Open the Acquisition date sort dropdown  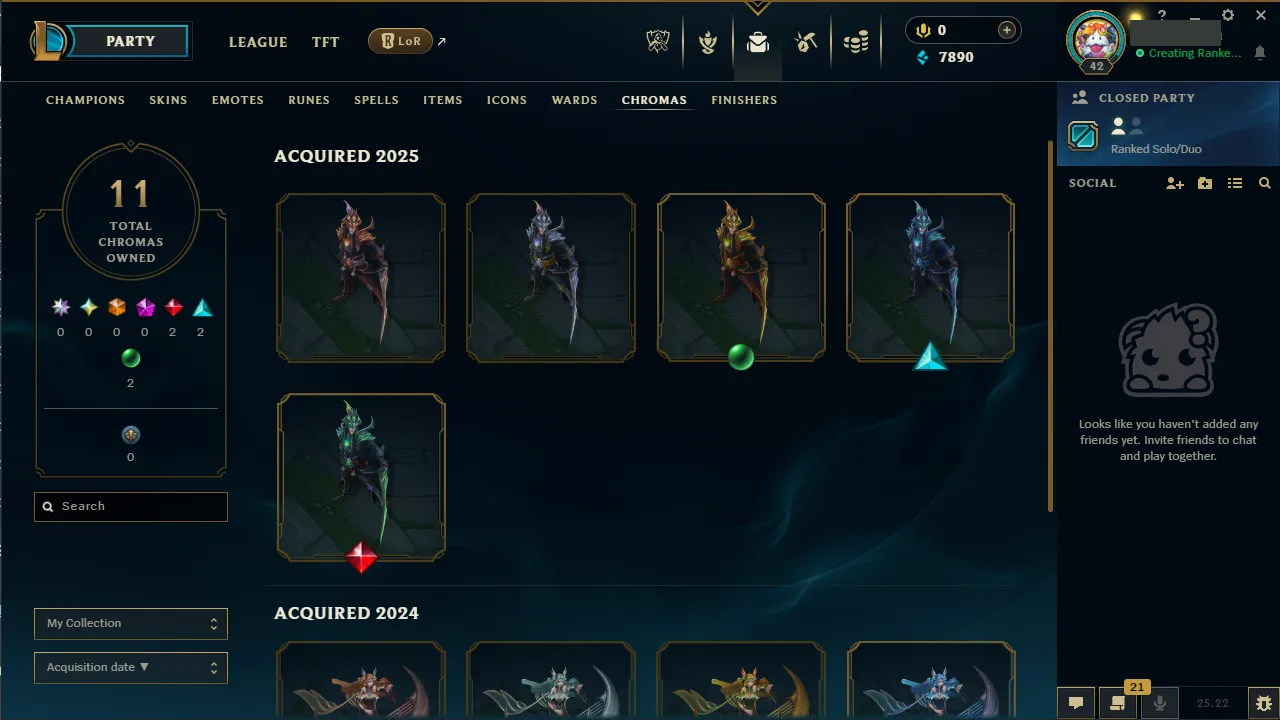(130, 667)
